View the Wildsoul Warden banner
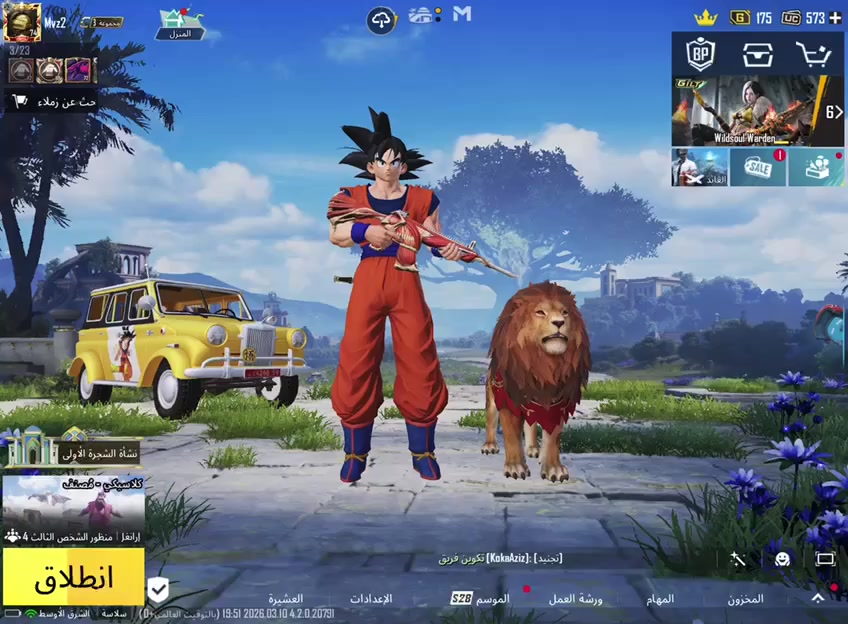This screenshot has height=624, width=848. [757, 110]
